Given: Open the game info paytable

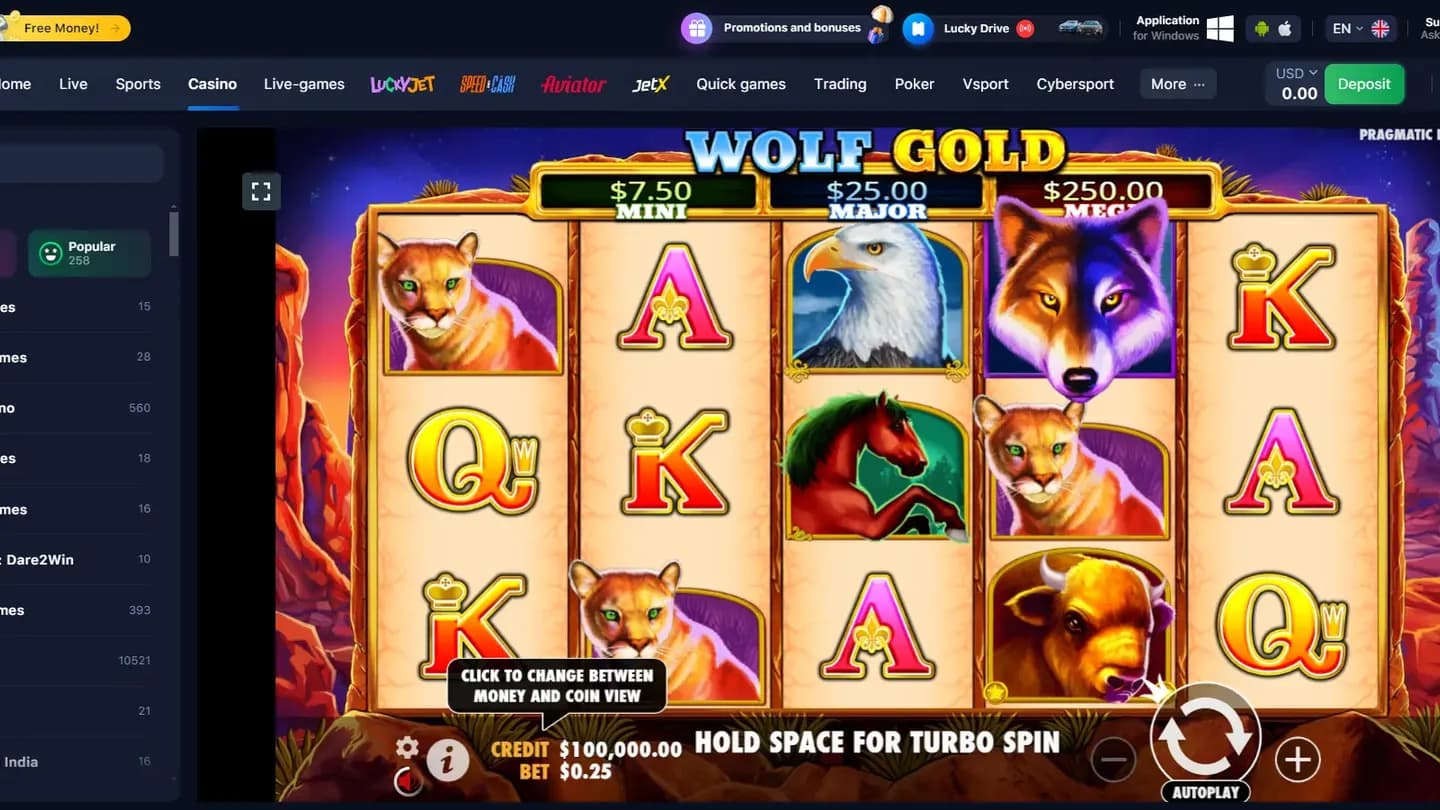Looking at the screenshot, I should 447,759.
